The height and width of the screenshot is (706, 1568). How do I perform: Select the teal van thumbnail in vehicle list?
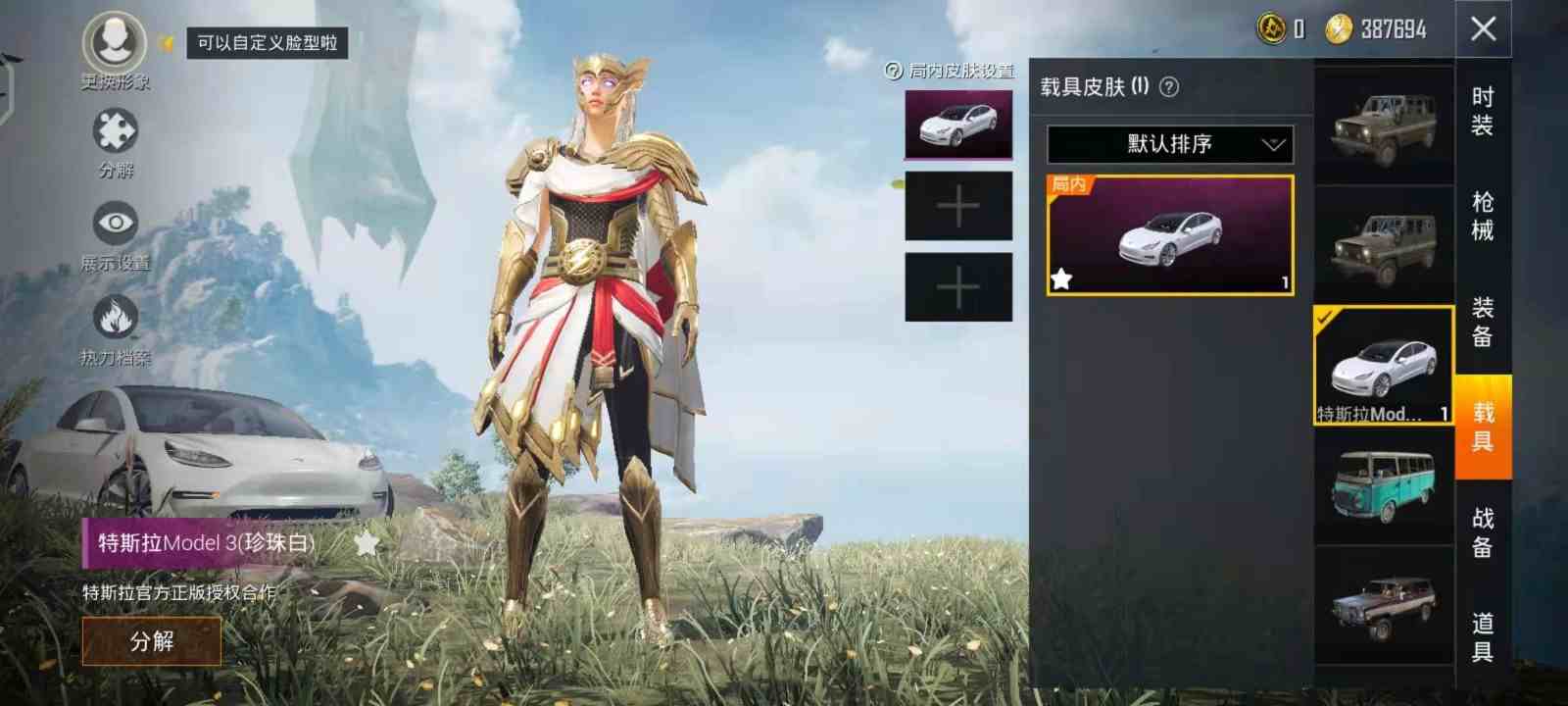click(x=1384, y=482)
